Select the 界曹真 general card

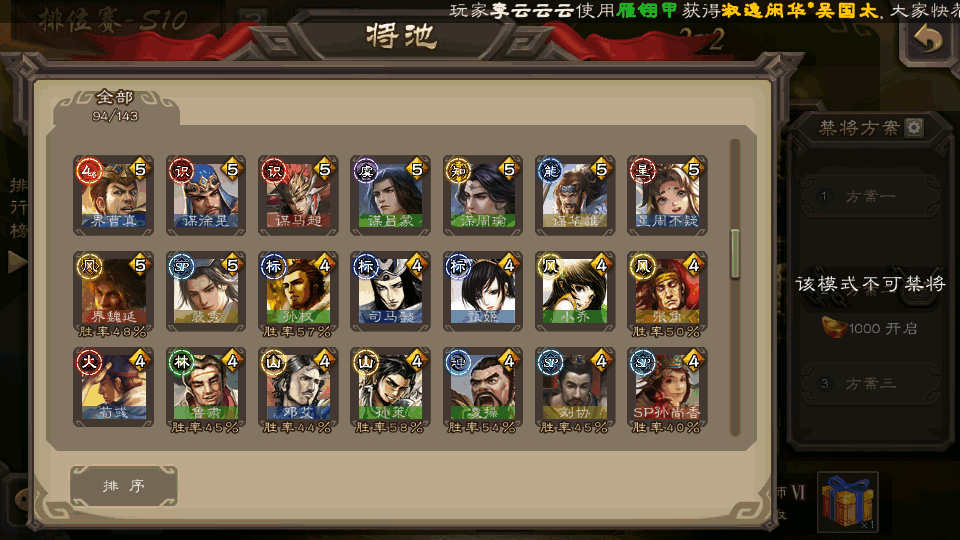(113, 194)
